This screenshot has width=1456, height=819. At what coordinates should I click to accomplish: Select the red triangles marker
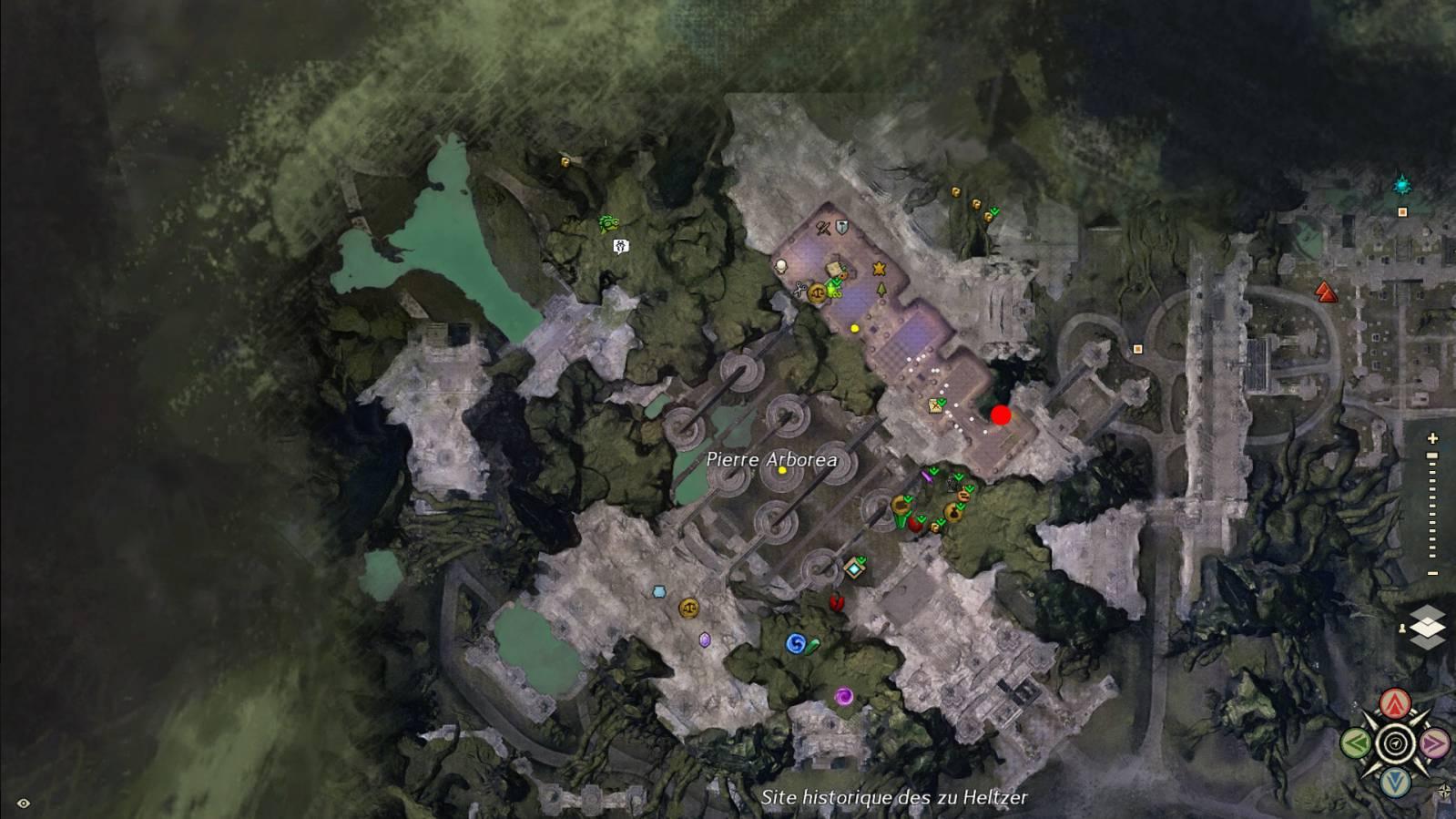pos(1326,292)
